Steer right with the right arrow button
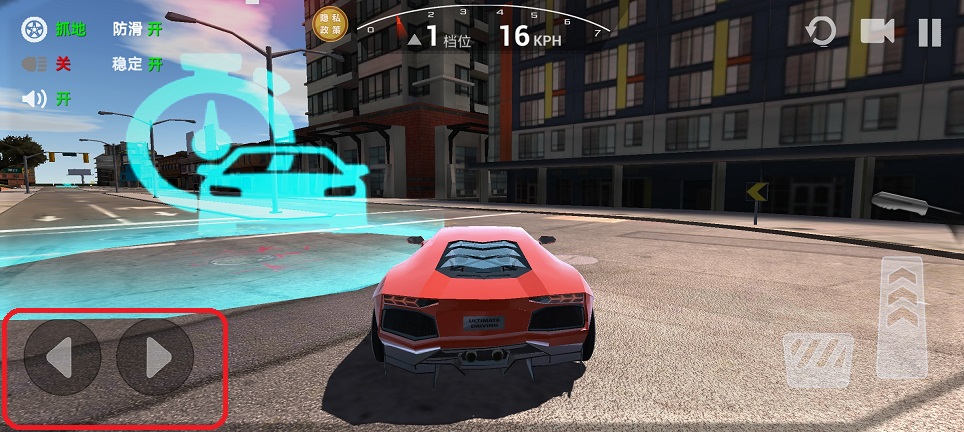Screen dimensions: 964x432 coord(155,357)
